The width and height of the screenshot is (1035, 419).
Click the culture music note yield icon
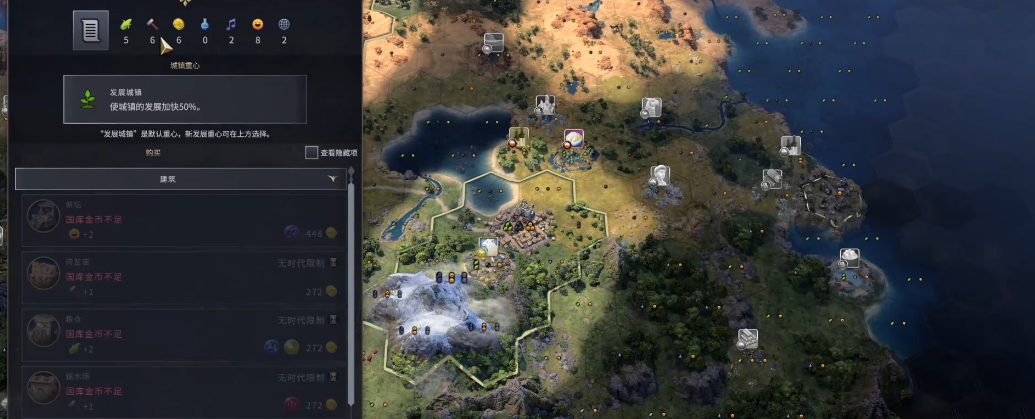(x=231, y=24)
